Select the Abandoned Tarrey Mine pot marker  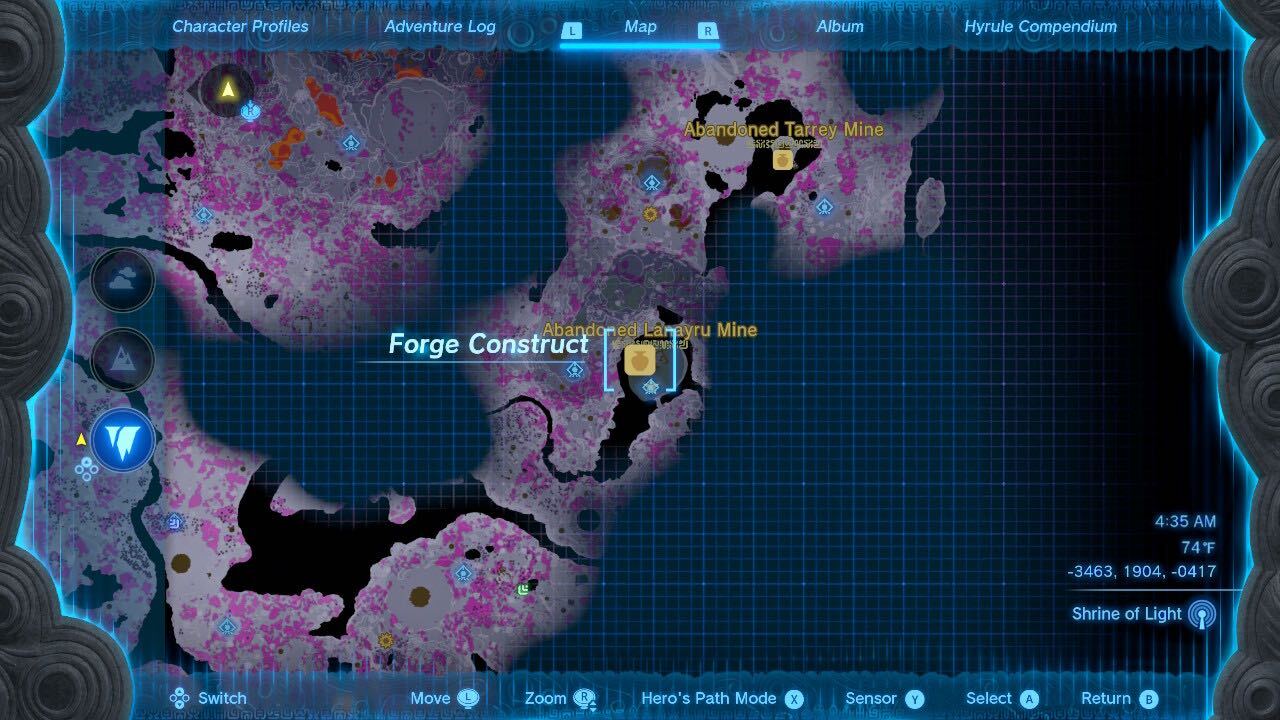[x=783, y=158]
